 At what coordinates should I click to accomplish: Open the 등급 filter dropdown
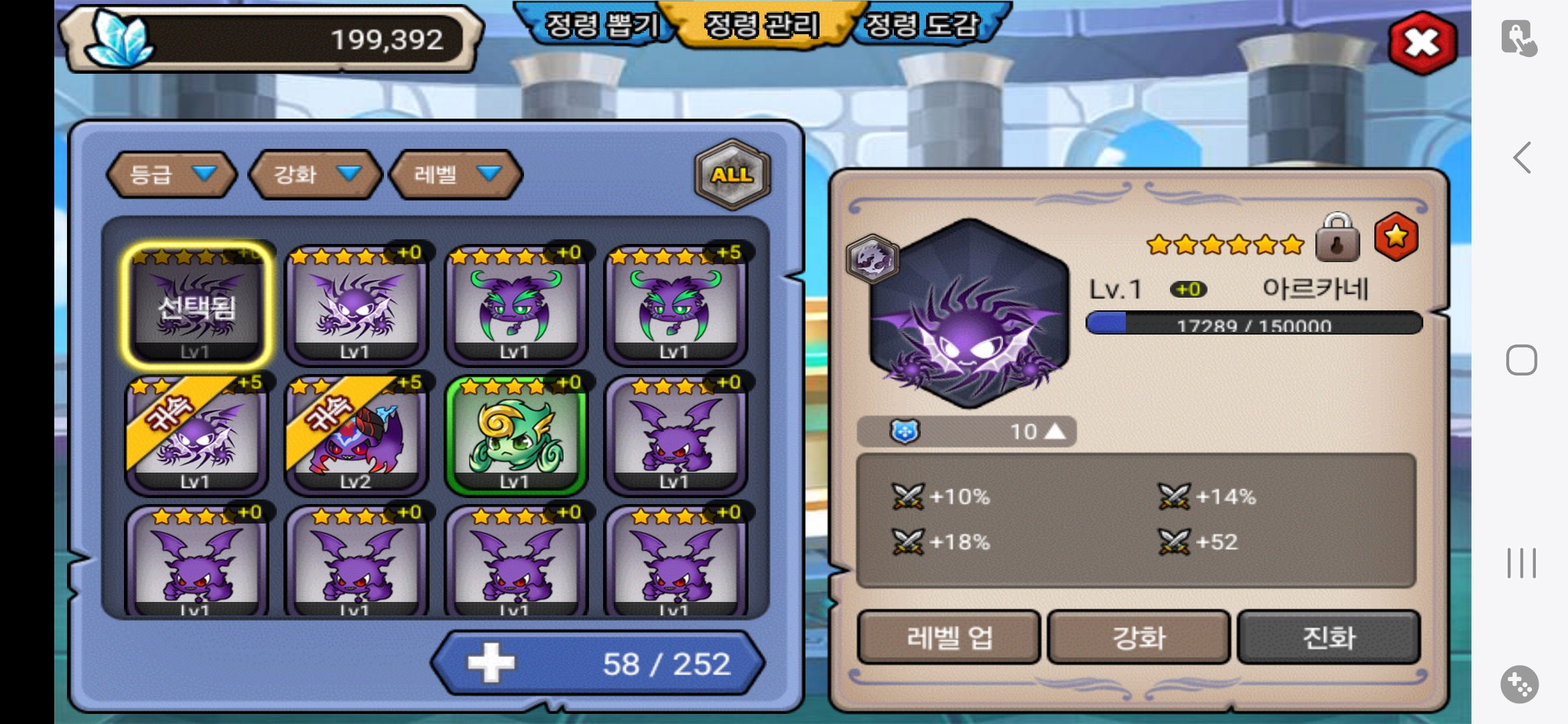point(172,174)
